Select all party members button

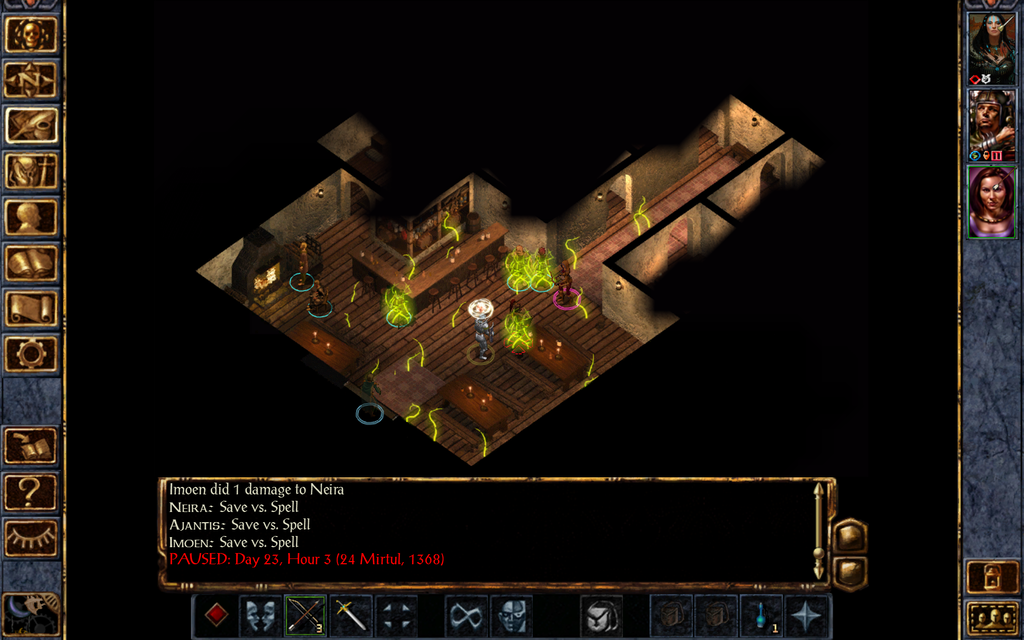992,619
